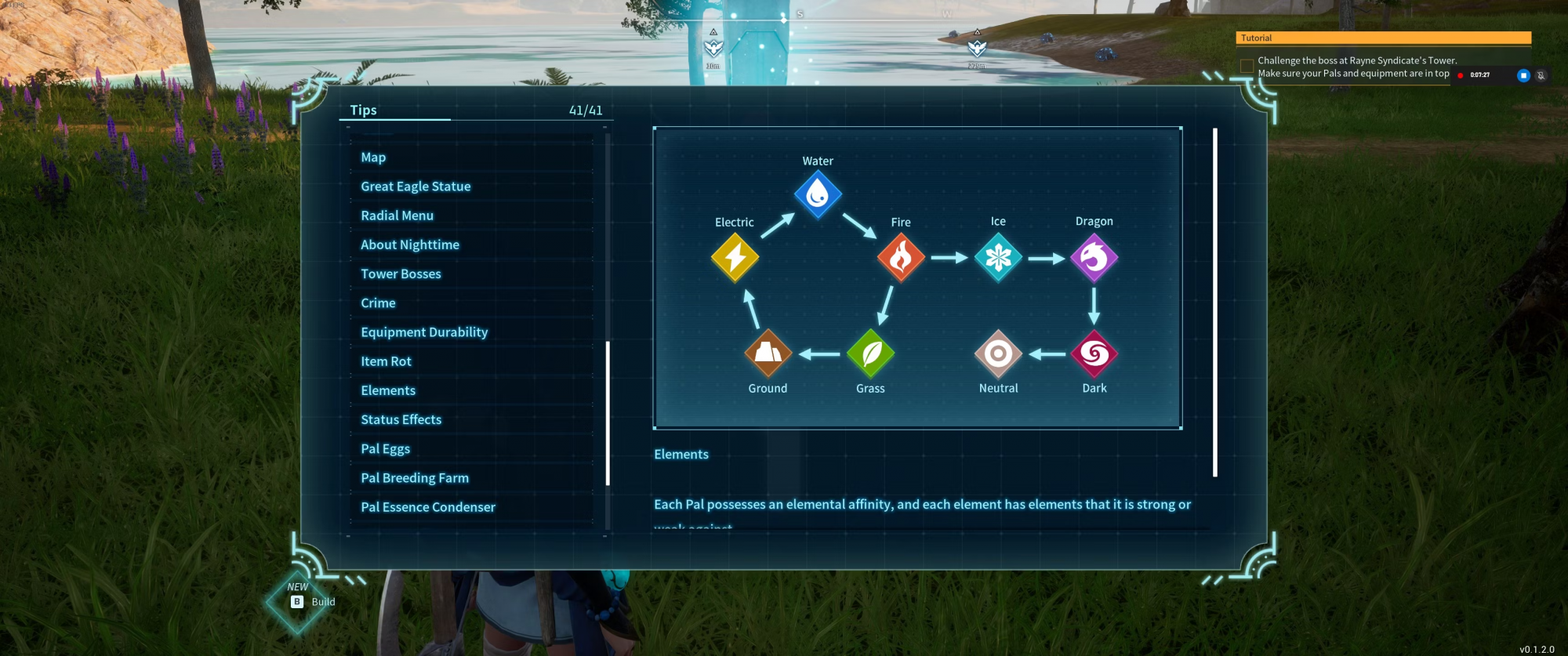Screen dimensions: 1568x656
Task: Open the Item Rot tip
Action: (386, 361)
